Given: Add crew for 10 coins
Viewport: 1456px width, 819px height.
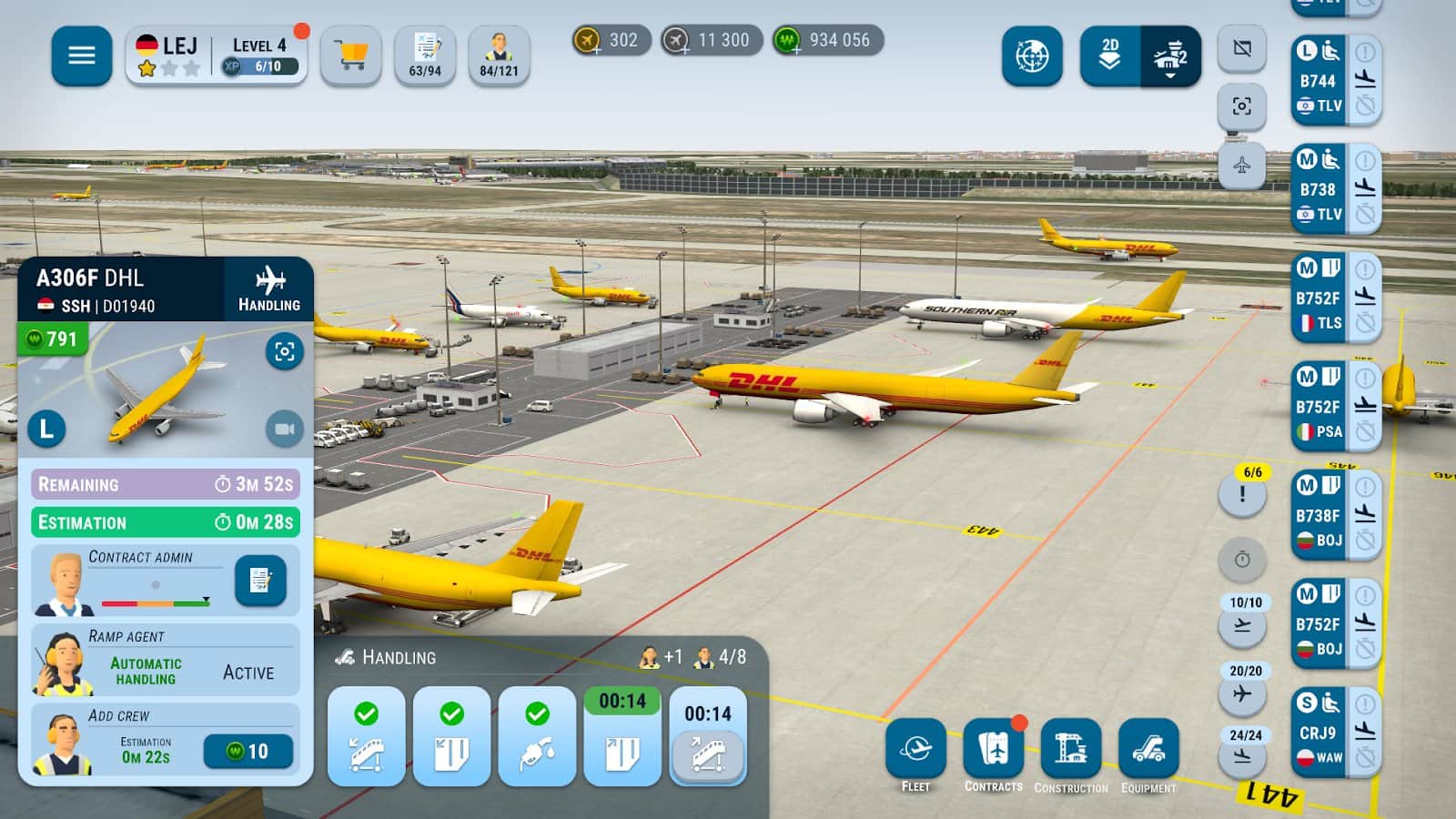Looking at the screenshot, I should tap(248, 751).
